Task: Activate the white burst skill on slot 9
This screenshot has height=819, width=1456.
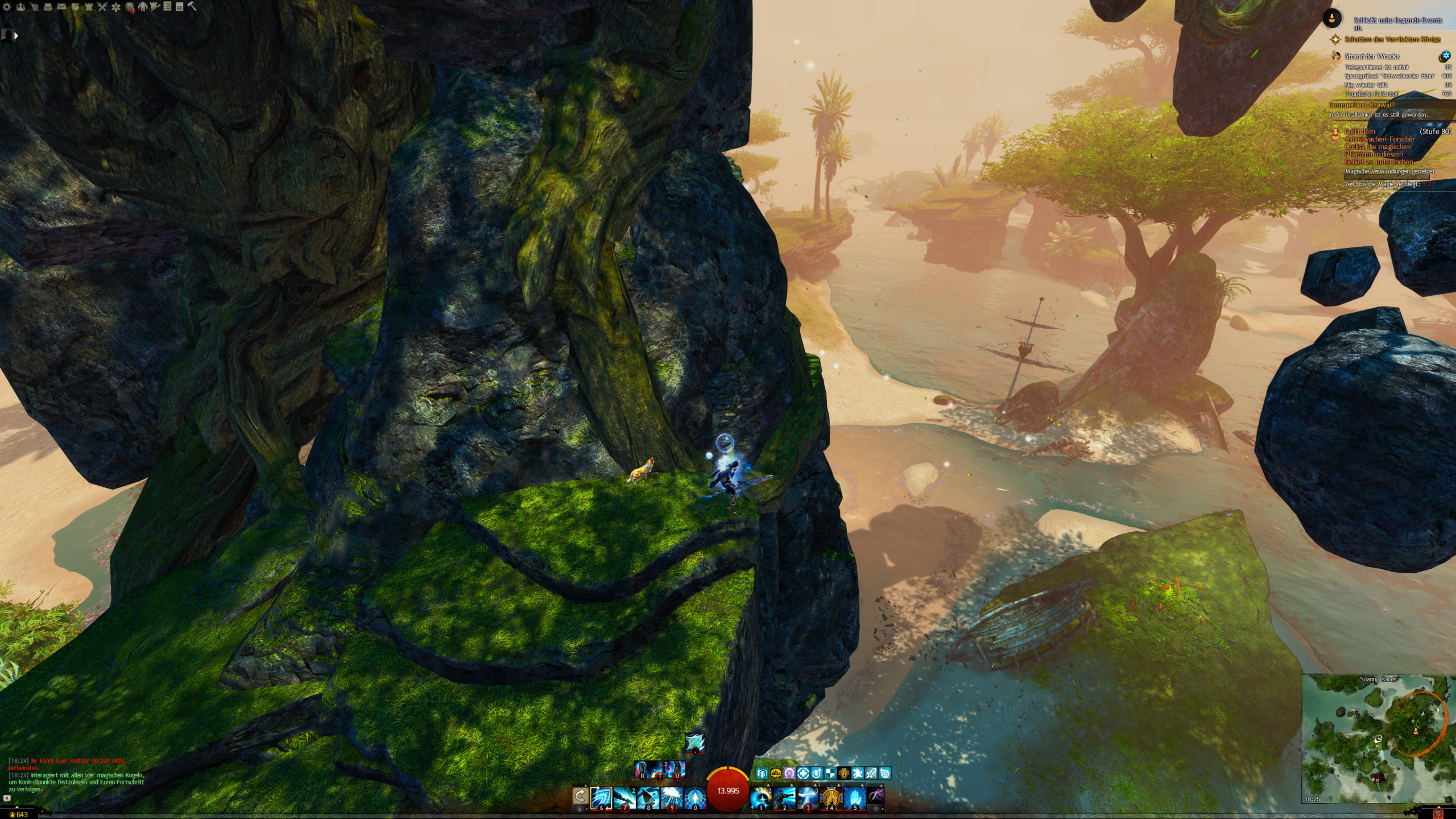Action: pos(671,798)
